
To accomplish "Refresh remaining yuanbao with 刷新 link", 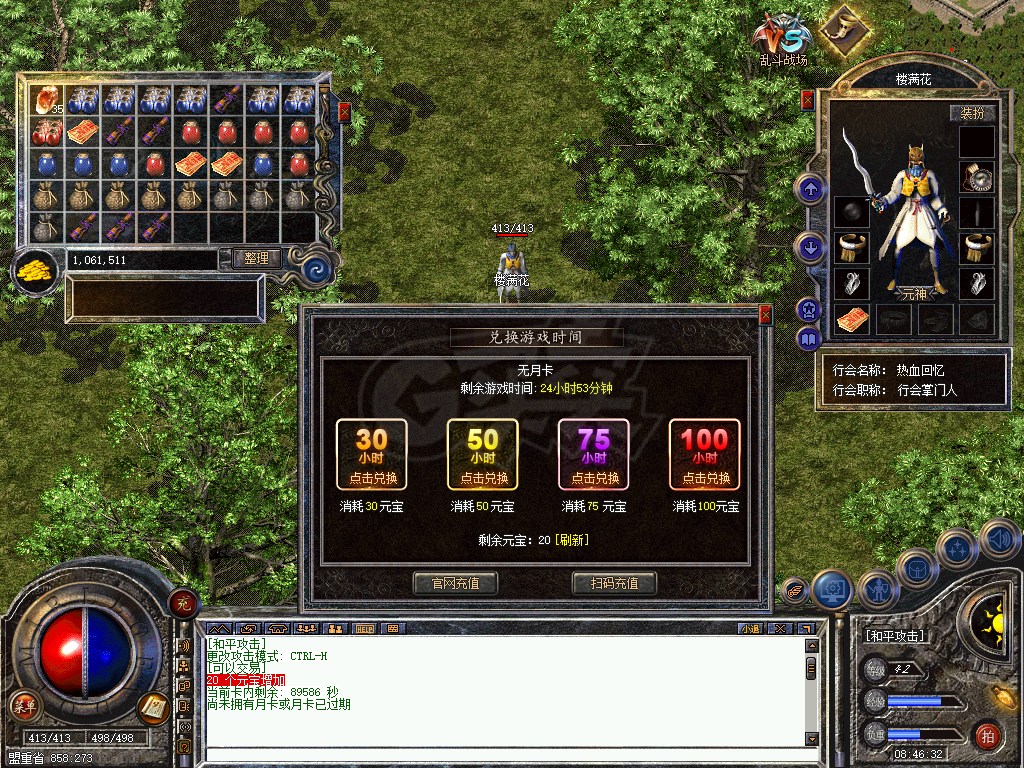I will [572, 540].
